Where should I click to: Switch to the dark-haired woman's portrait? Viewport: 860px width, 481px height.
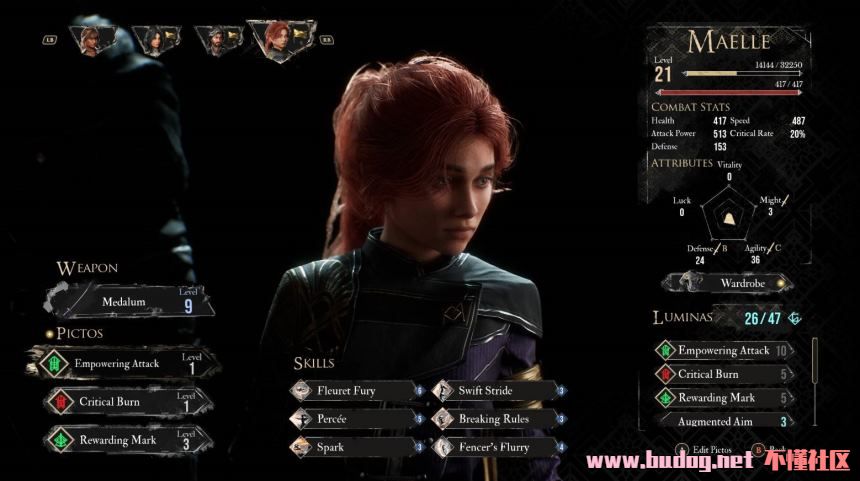click(x=157, y=40)
